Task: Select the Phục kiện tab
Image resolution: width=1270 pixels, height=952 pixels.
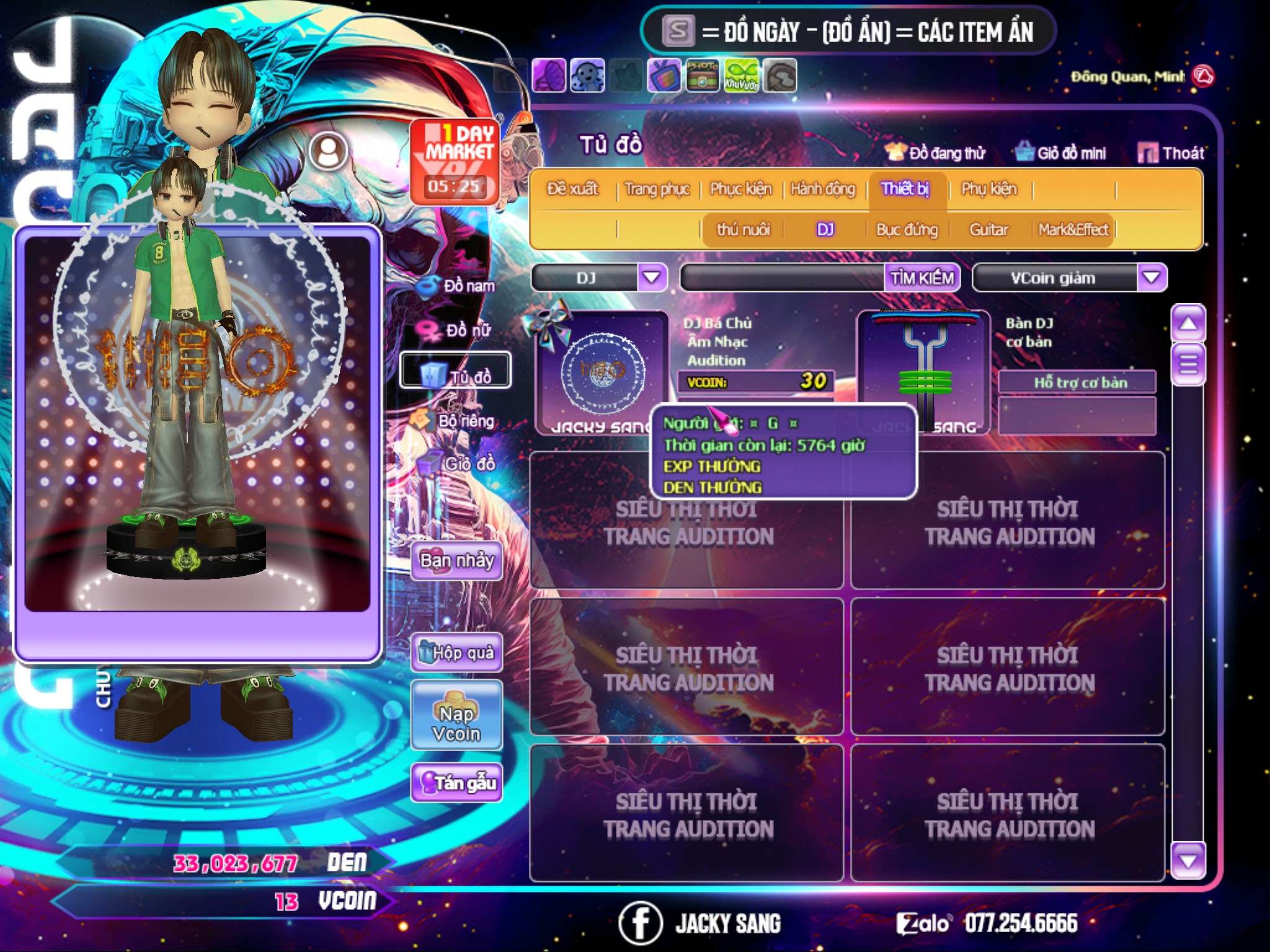Action: [740, 189]
